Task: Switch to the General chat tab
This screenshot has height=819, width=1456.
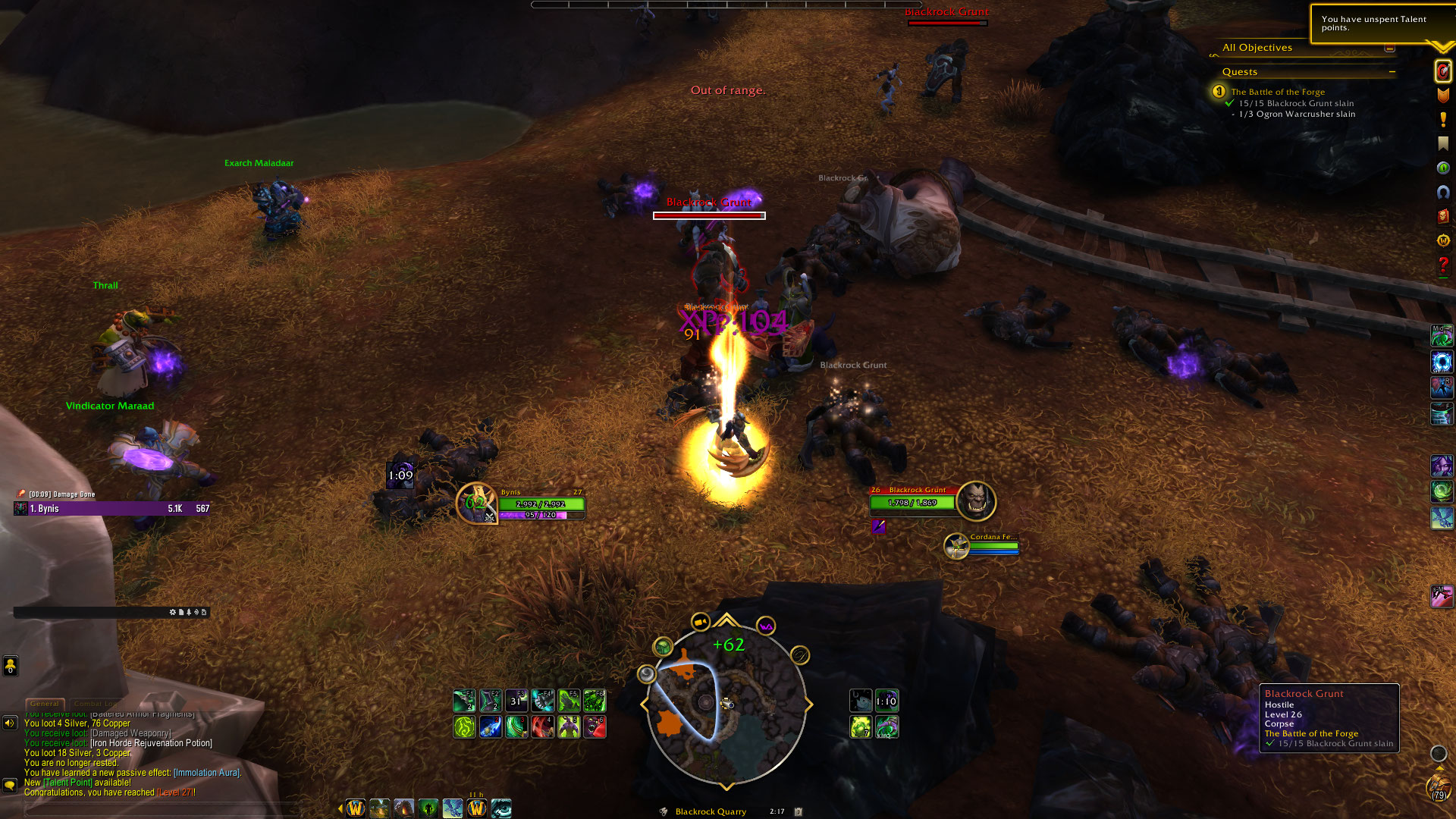Action: pos(45,704)
